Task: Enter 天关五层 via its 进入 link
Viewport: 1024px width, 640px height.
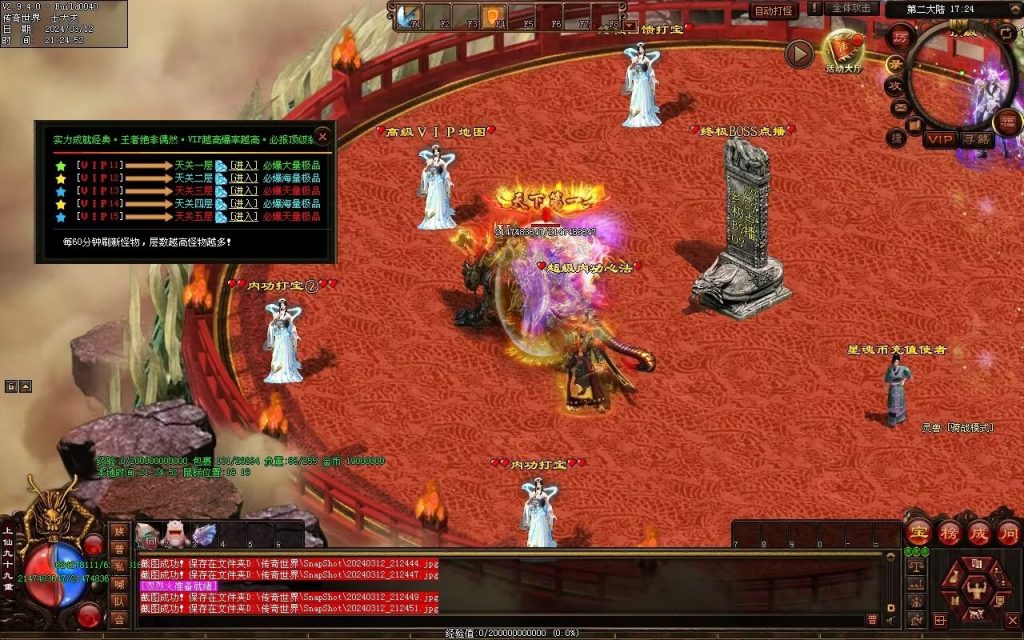Action: (x=244, y=217)
